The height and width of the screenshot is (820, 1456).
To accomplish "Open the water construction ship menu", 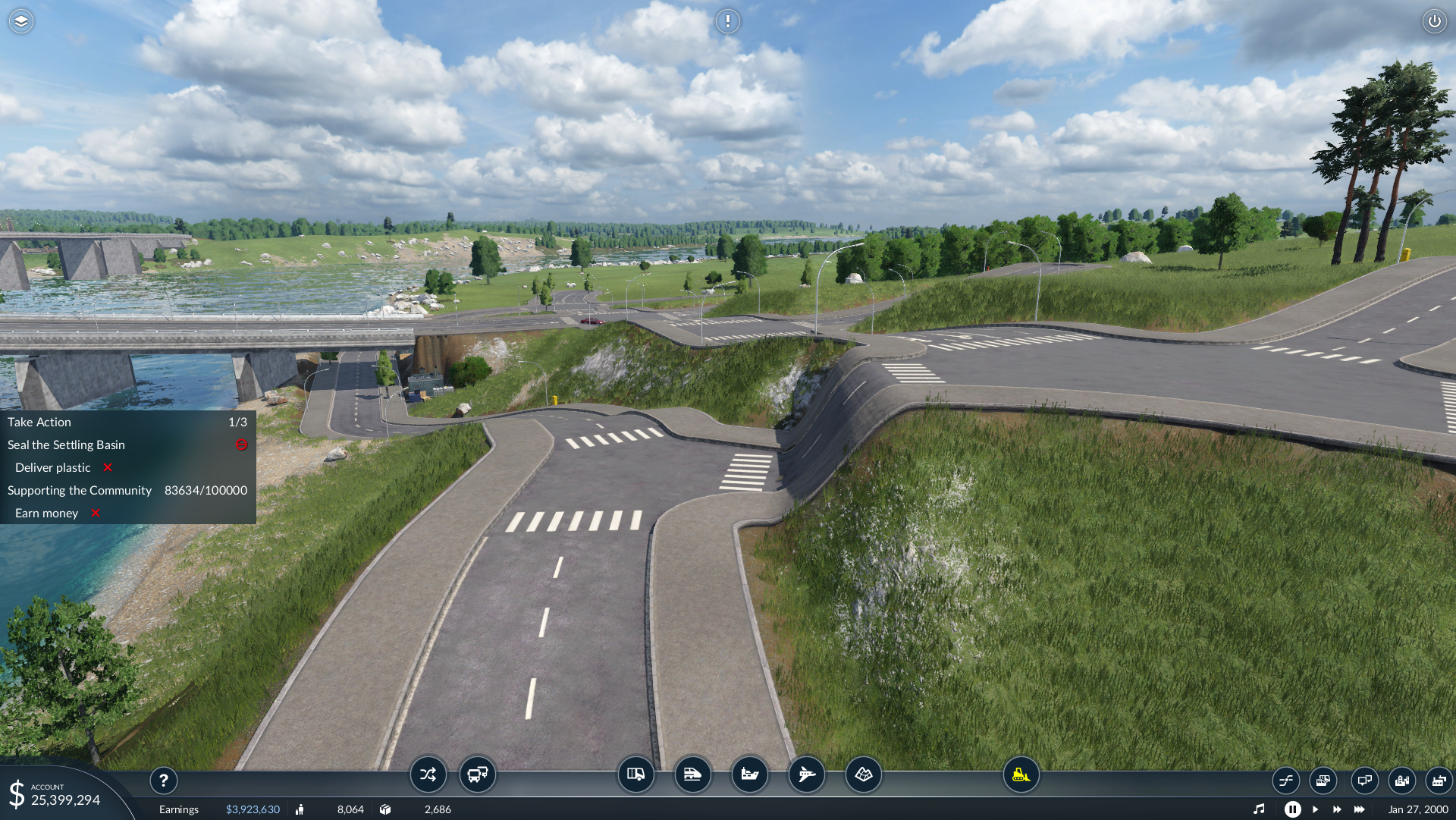I will pyautogui.click(x=749, y=774).
